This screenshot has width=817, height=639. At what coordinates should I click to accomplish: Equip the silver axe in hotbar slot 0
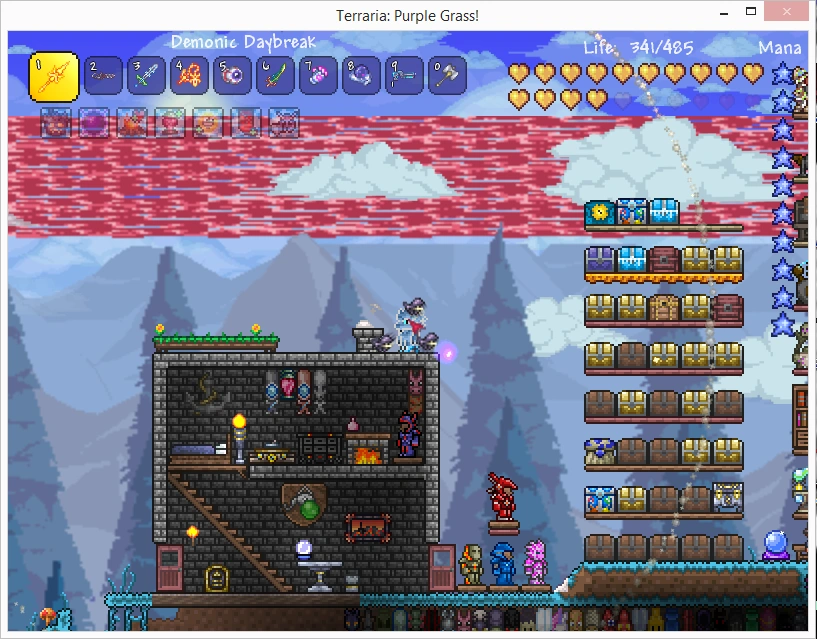447,75
